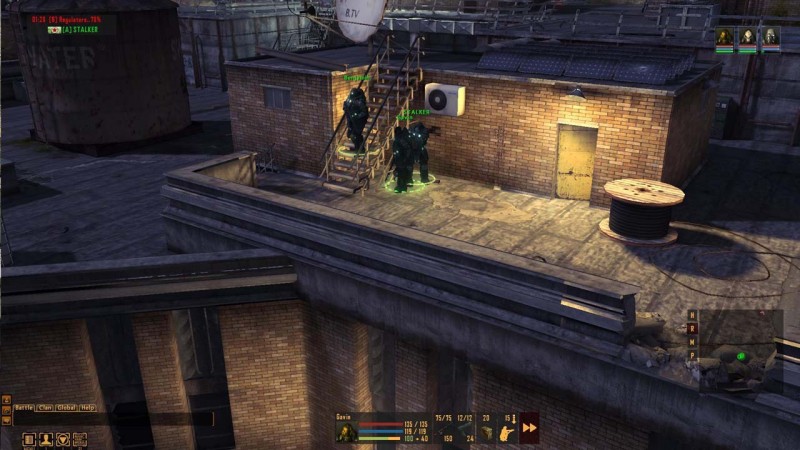Open the Help chat tab
Viewport: 800px width, 450px height.
[x=89, y=407]
